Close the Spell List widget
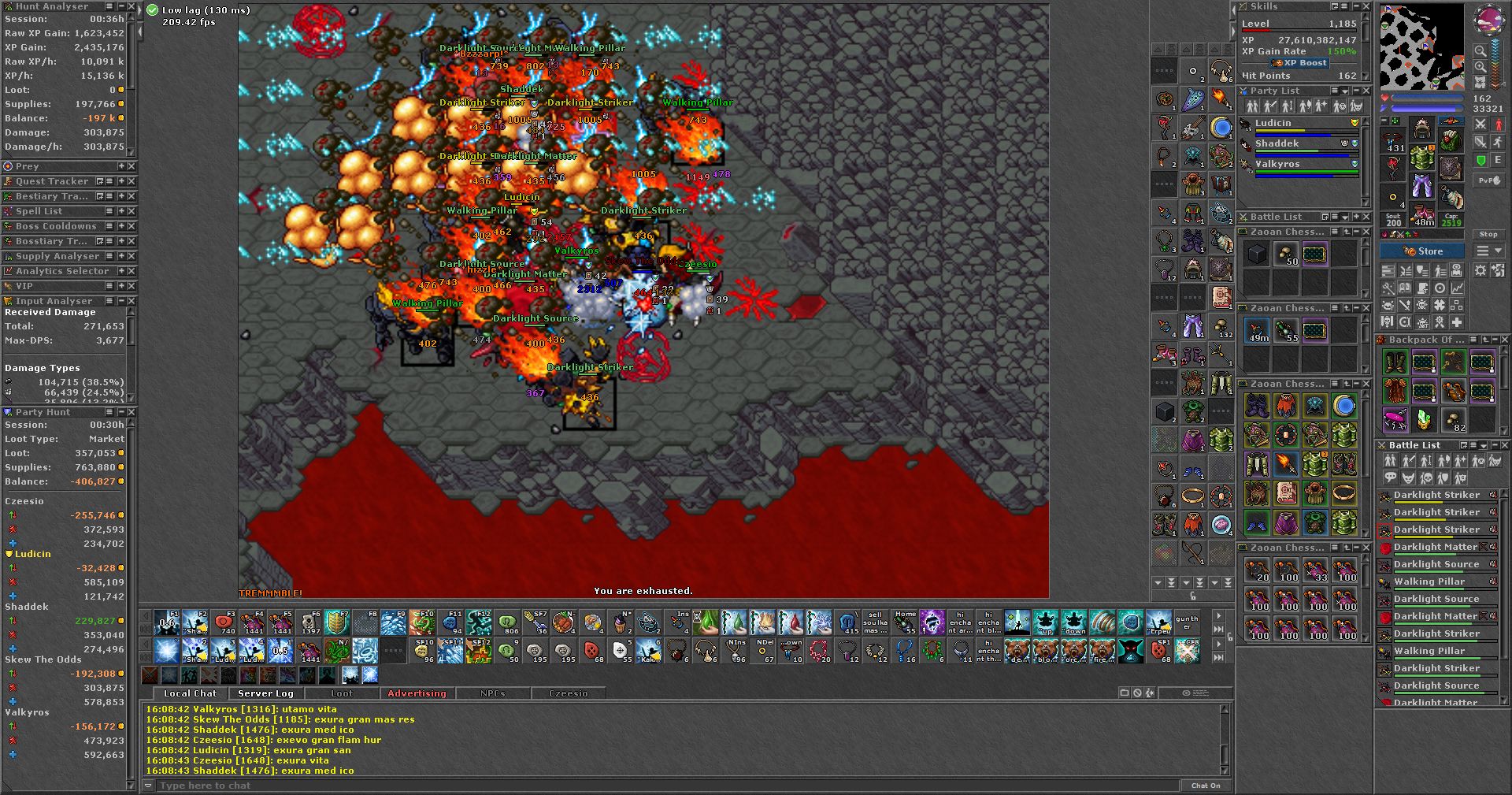 [132, 211]
